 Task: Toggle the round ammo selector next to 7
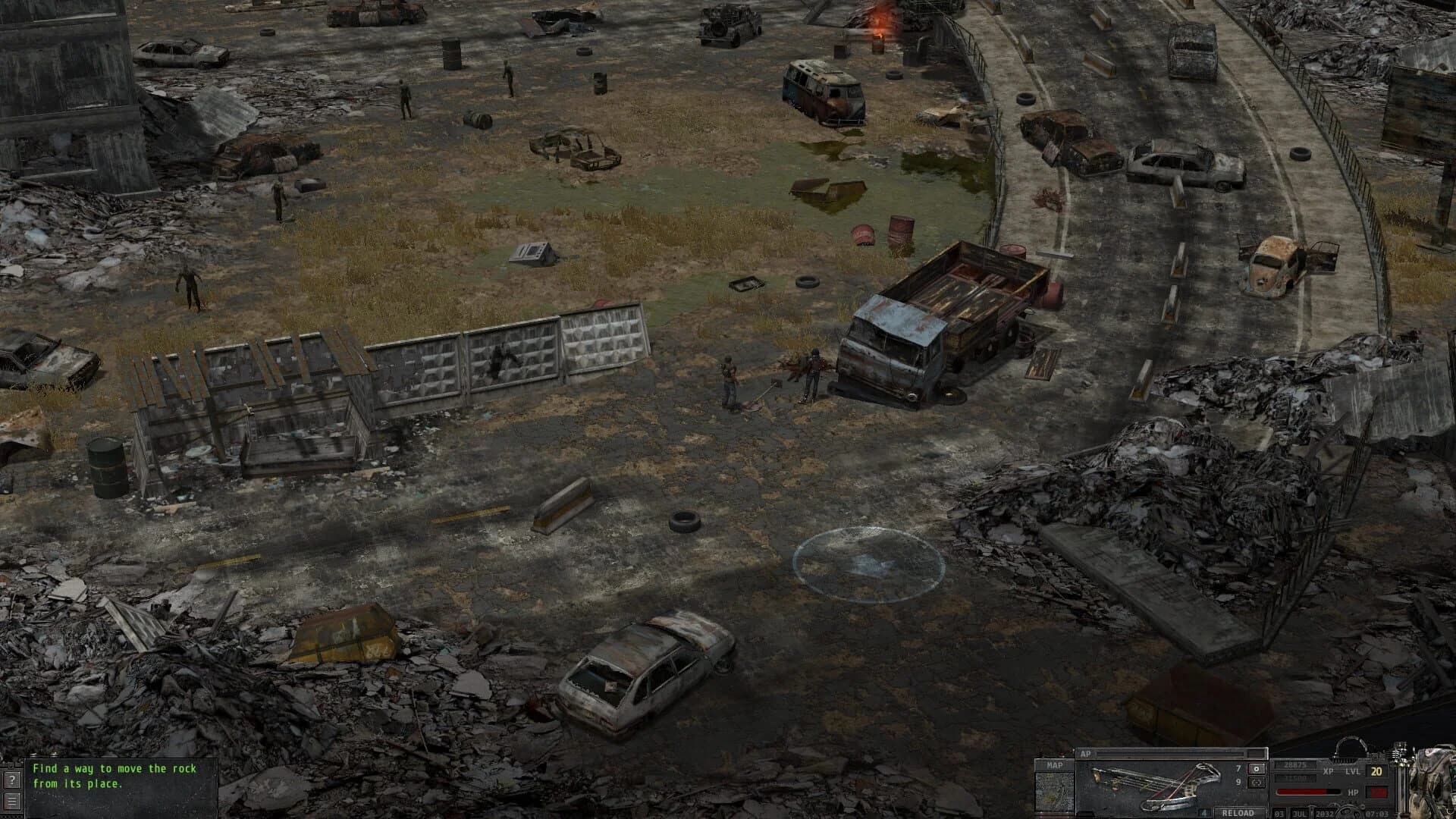tap(1257, 768)
